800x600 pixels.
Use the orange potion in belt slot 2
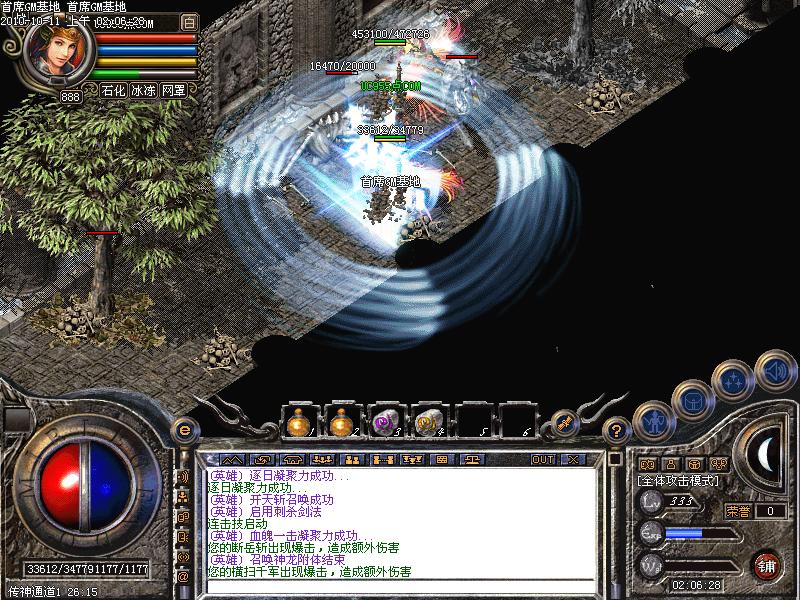342,422
